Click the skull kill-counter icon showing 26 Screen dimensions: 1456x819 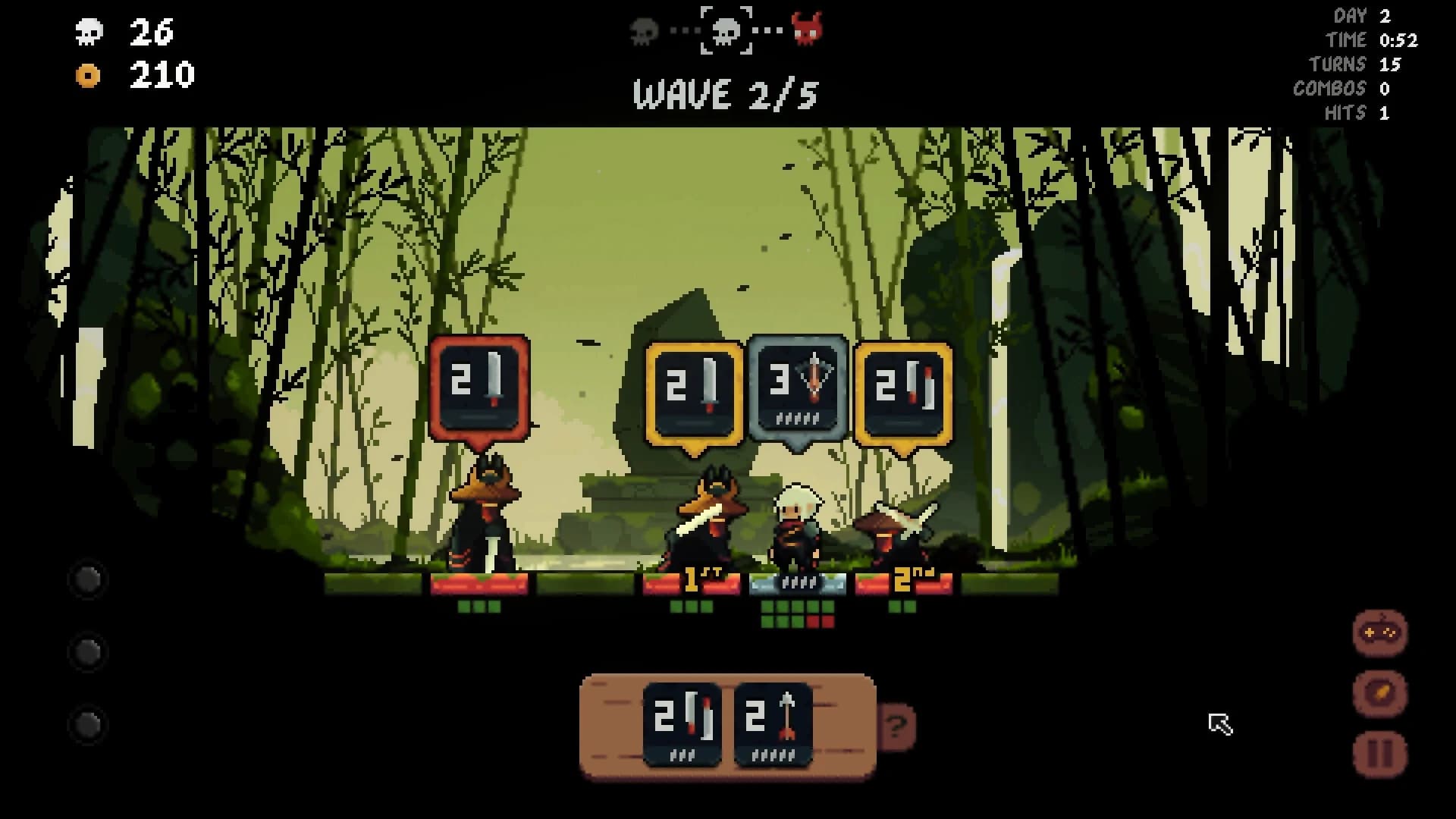tap(89, 33)
